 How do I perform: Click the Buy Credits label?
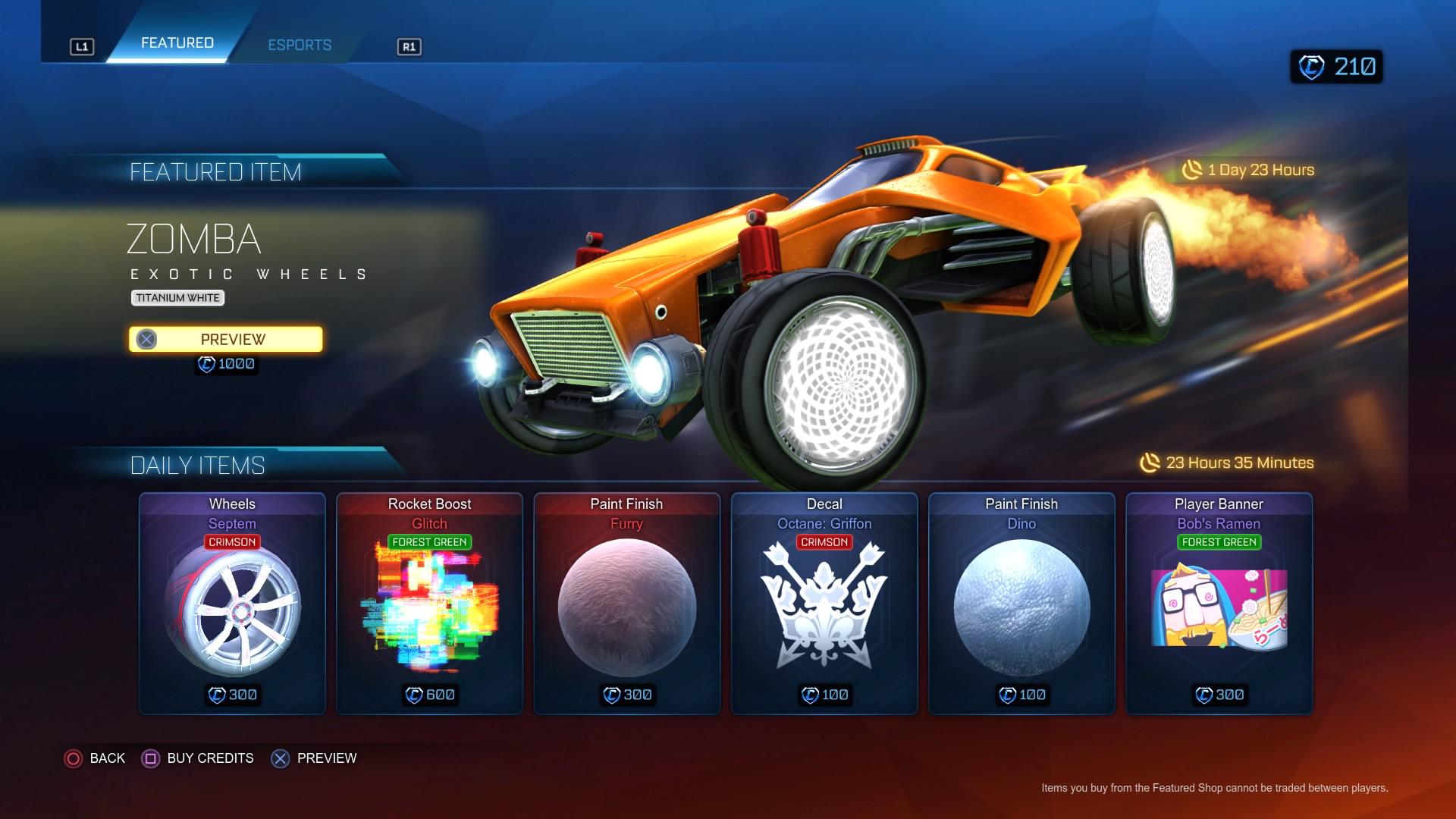tap(210, 758)
